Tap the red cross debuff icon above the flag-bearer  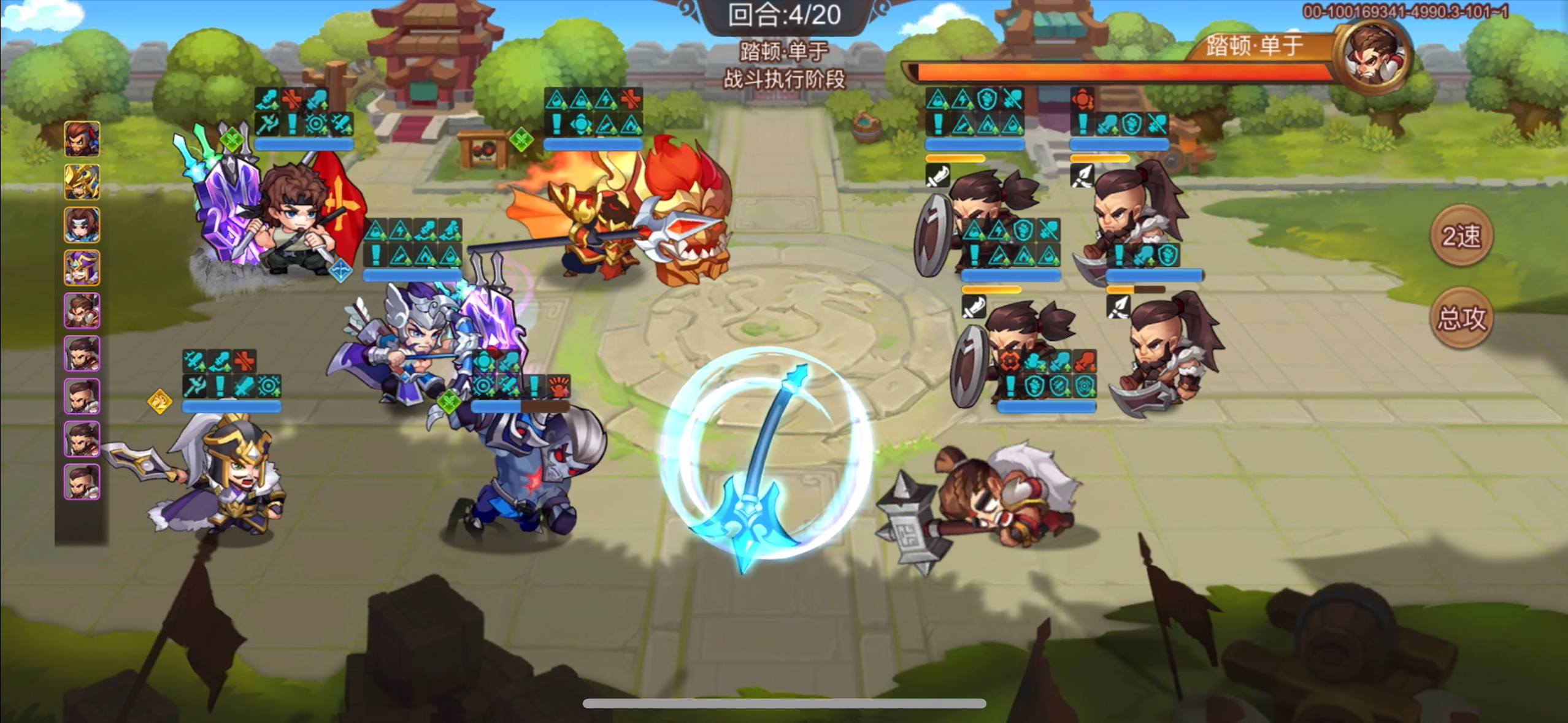coord(291,99)
